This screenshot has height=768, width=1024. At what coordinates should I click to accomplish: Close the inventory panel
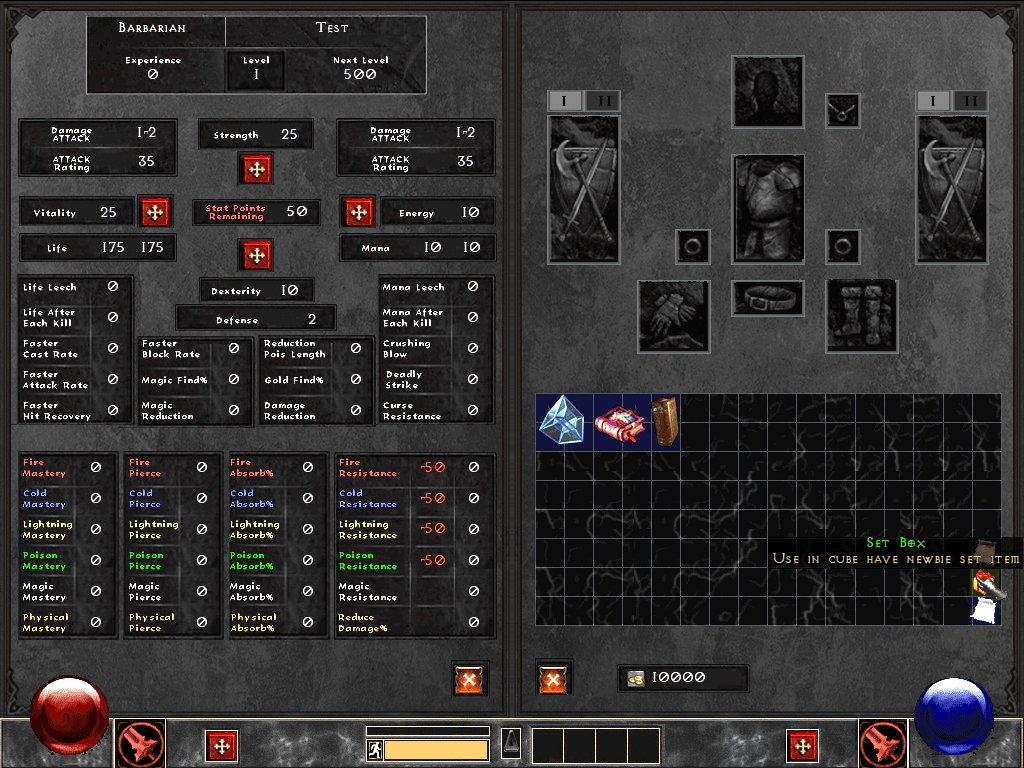click(x=553, y=679)
